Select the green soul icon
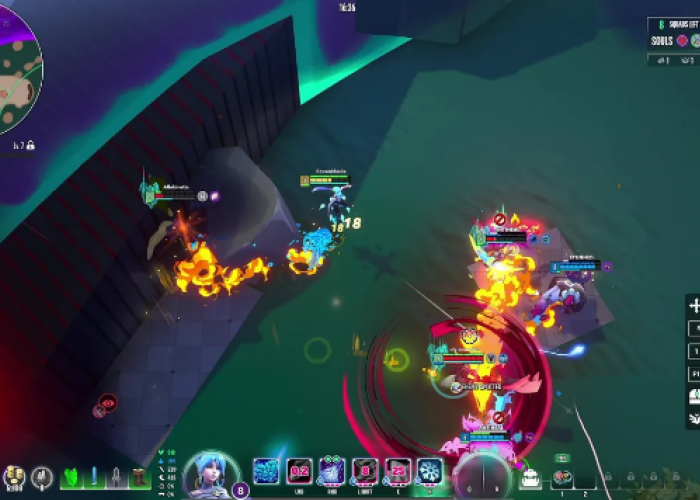Screen dimensions: 700x500 [x=695, y=40]
